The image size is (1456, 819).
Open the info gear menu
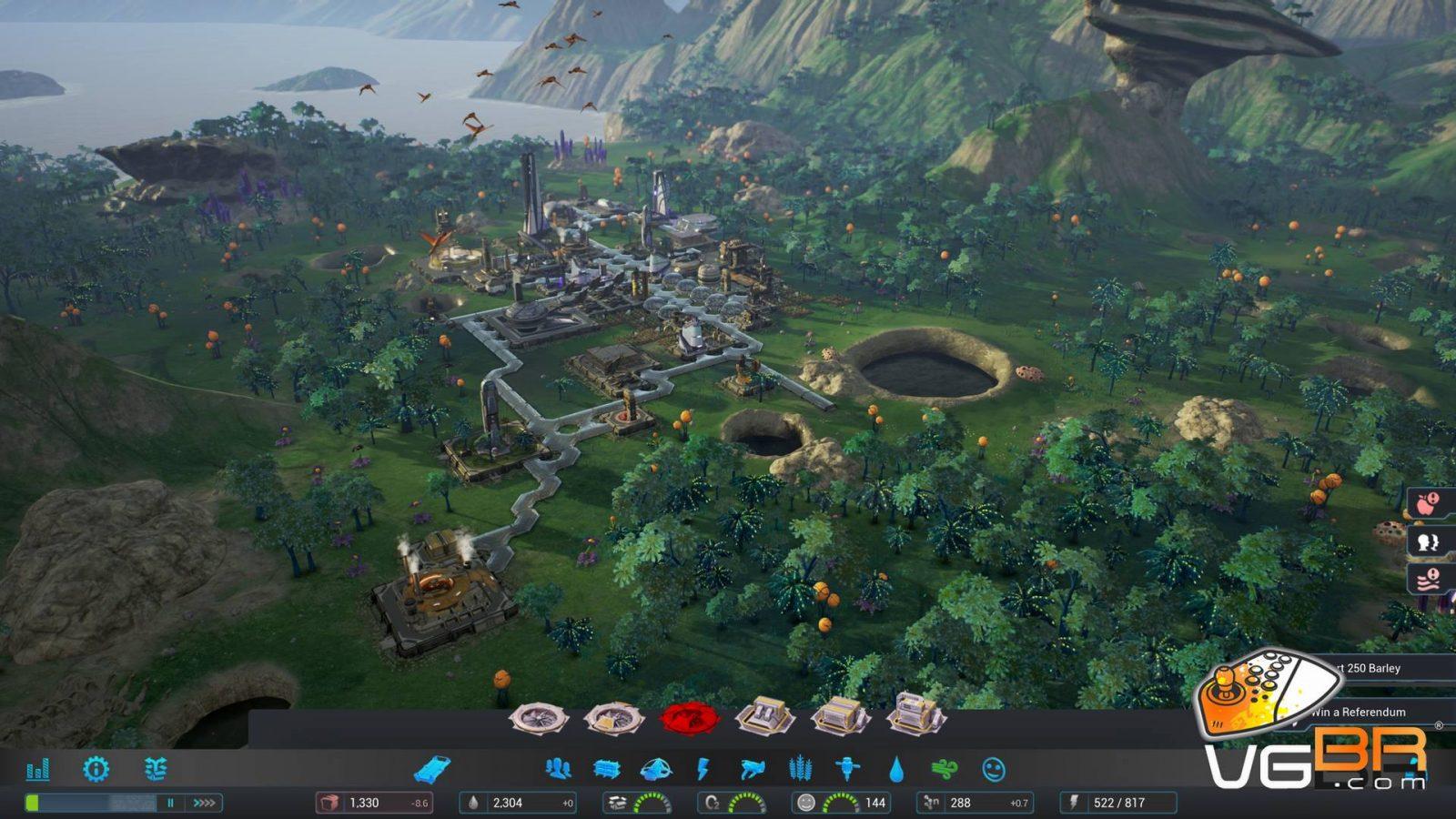(x=96, y=769)
